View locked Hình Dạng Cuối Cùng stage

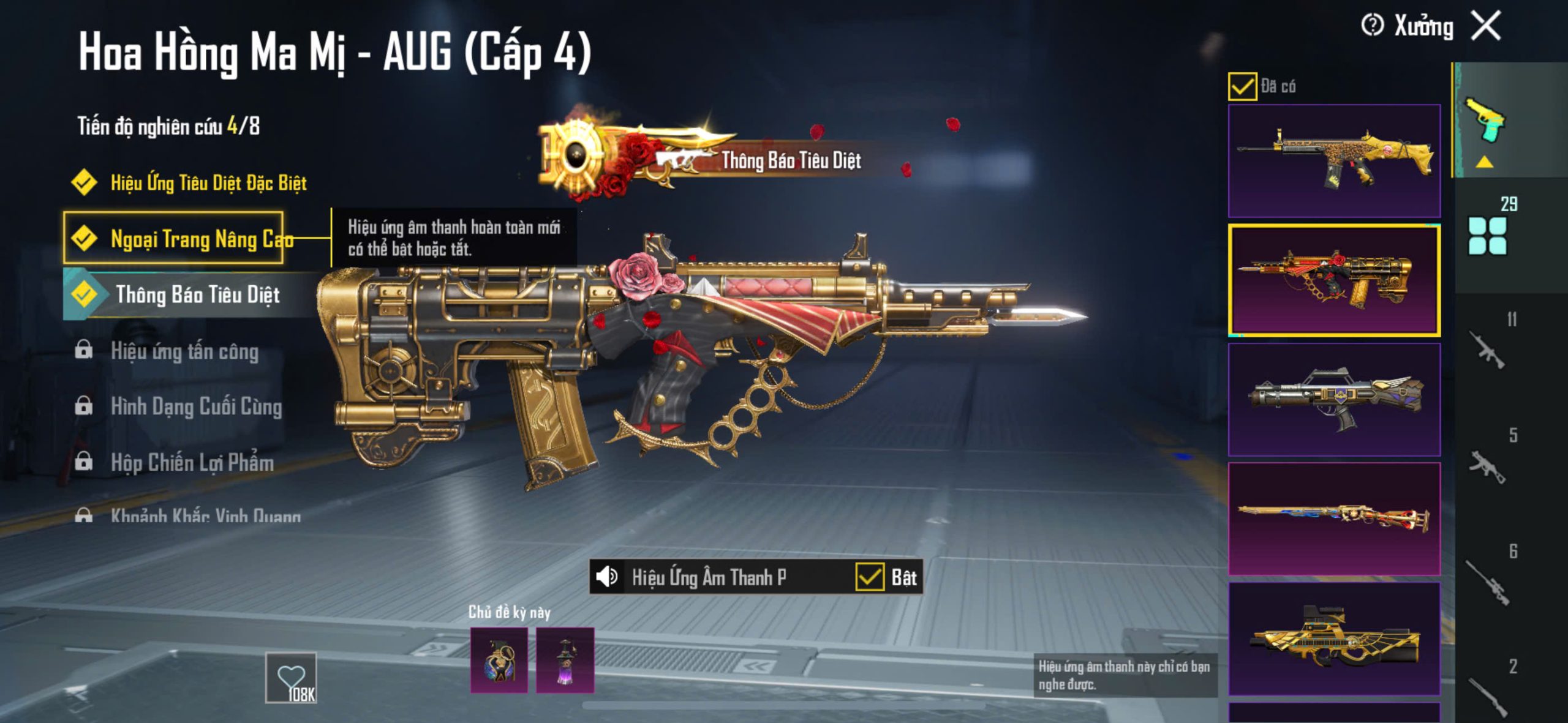(x=196, y=406)
